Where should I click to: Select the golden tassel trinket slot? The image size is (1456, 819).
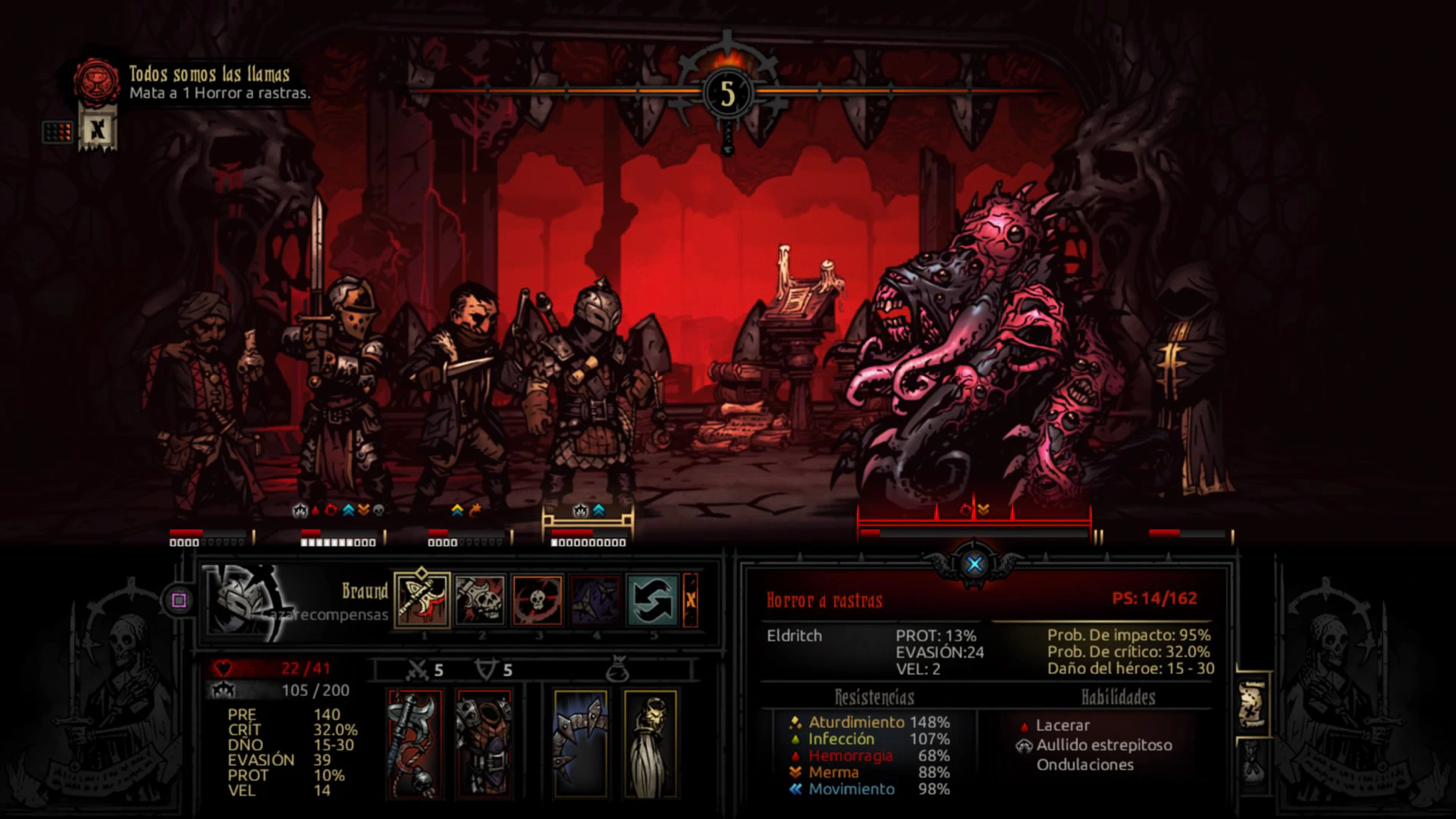[x=650, y=743]
